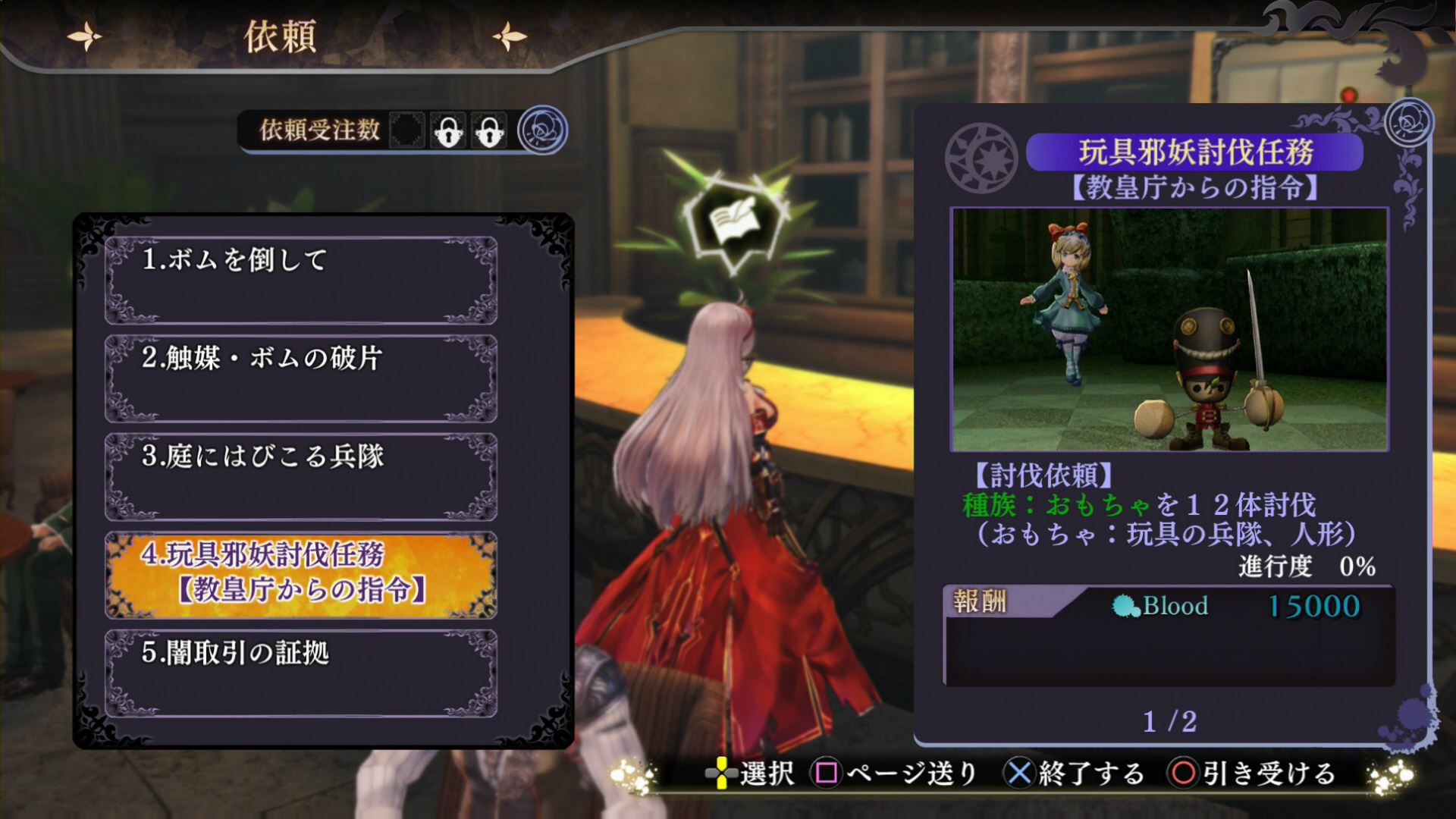Select the request 1.ボムを倒して

tap(301, 281)
